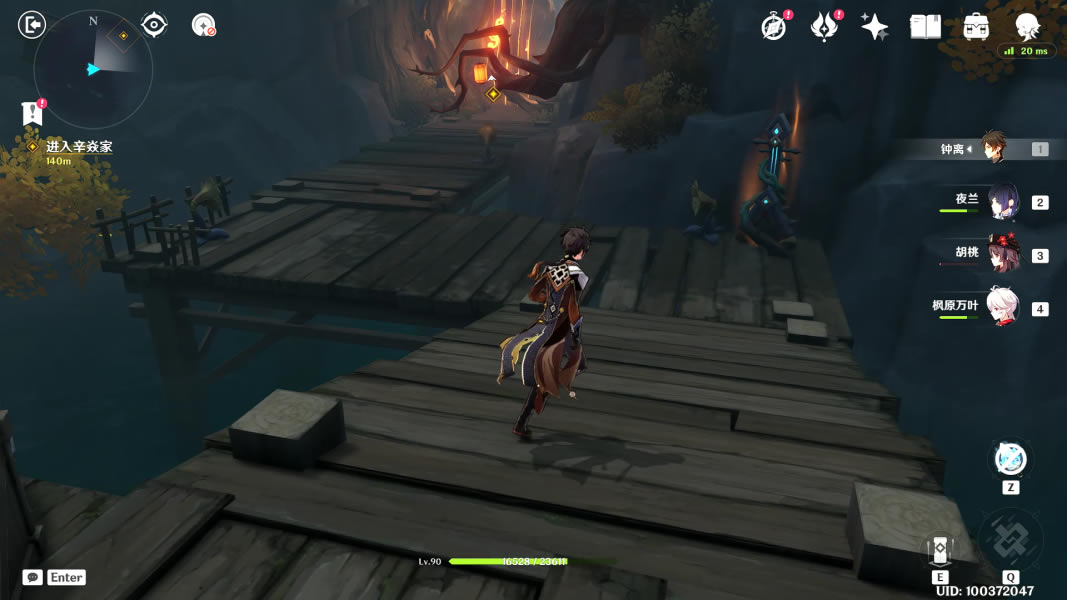Image resolution: width=1067 pixels, height=600 pixels.
Task: Activate the elemental burst icon
Action: click(1010, 541)
